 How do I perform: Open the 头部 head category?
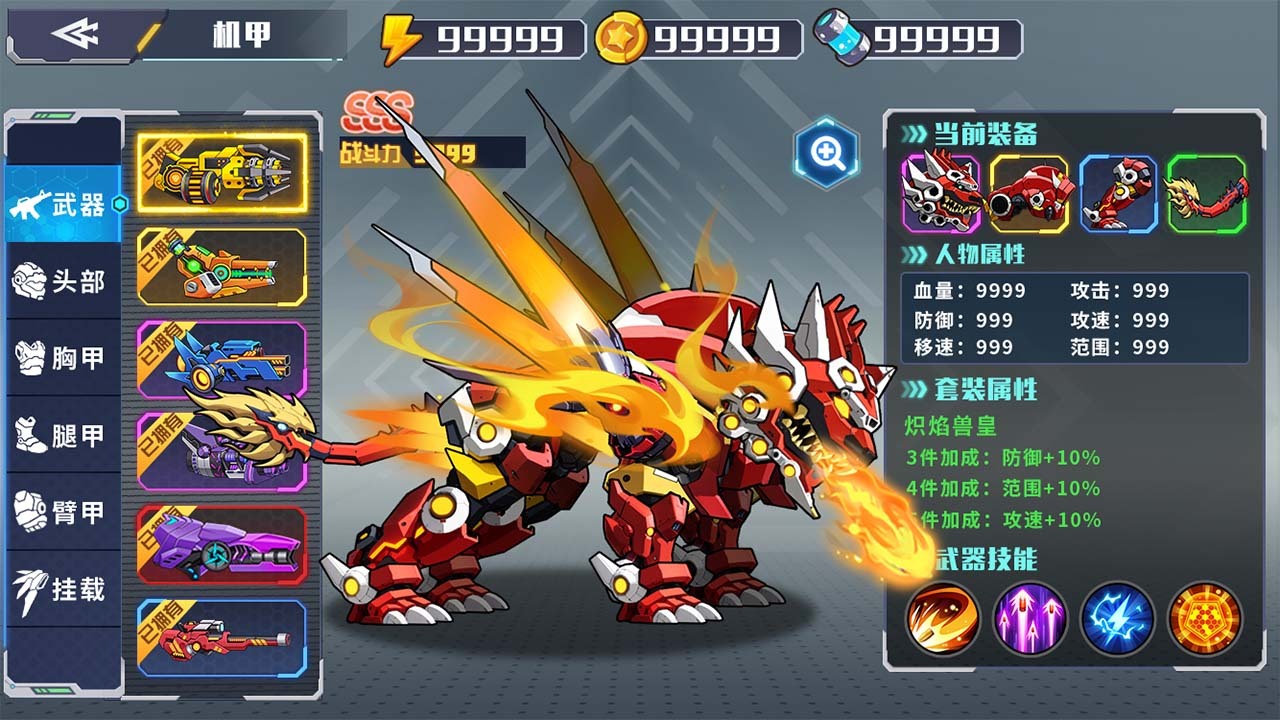tap(64, 282)
